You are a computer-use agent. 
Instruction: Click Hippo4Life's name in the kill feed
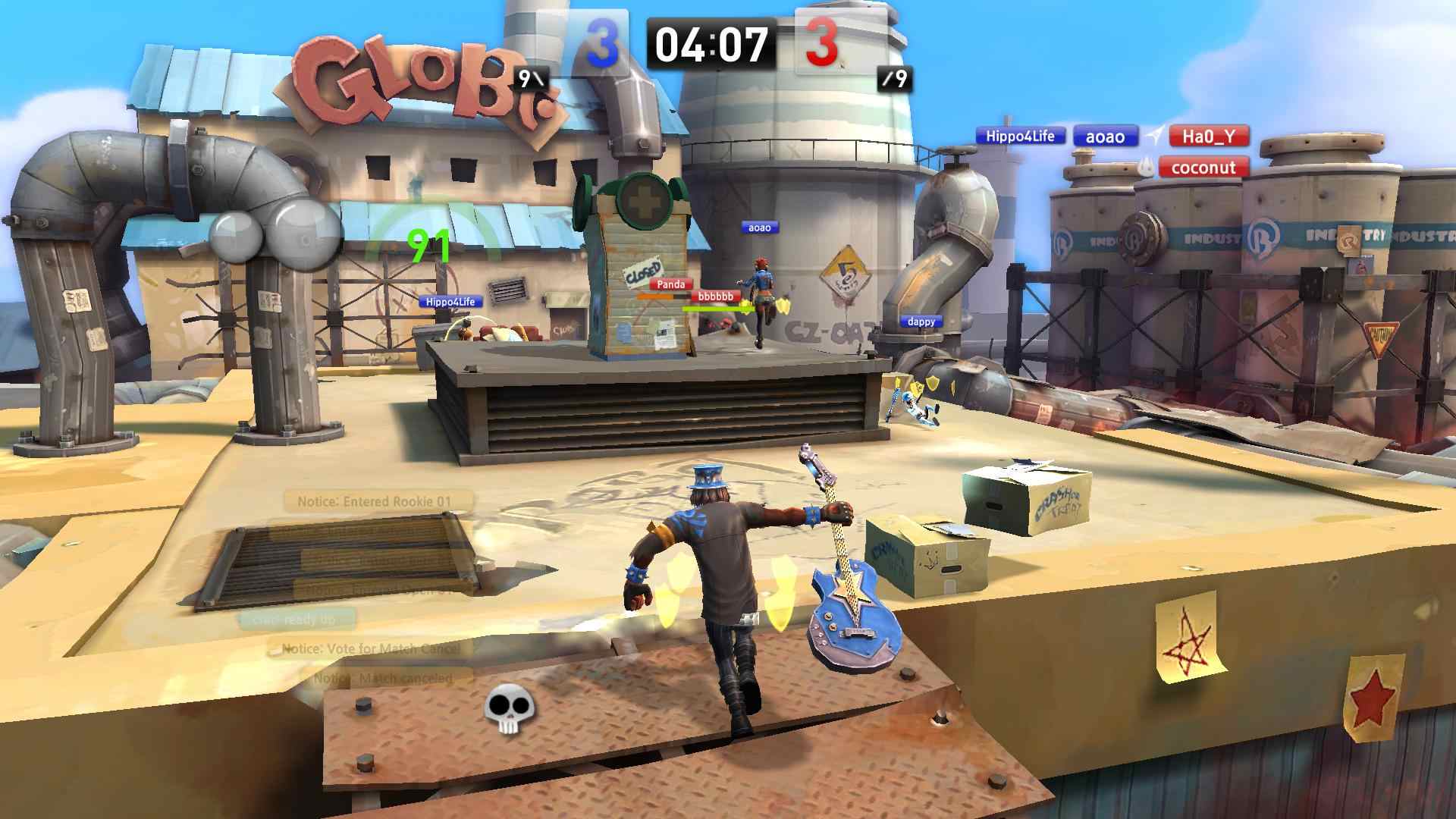(x=1020, y=136)
